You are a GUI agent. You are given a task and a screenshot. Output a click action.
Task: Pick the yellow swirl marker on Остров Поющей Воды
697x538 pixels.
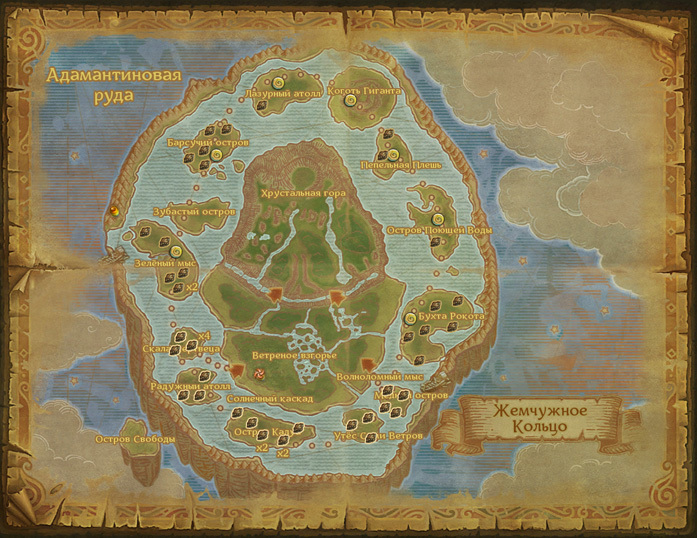[437, 219]
